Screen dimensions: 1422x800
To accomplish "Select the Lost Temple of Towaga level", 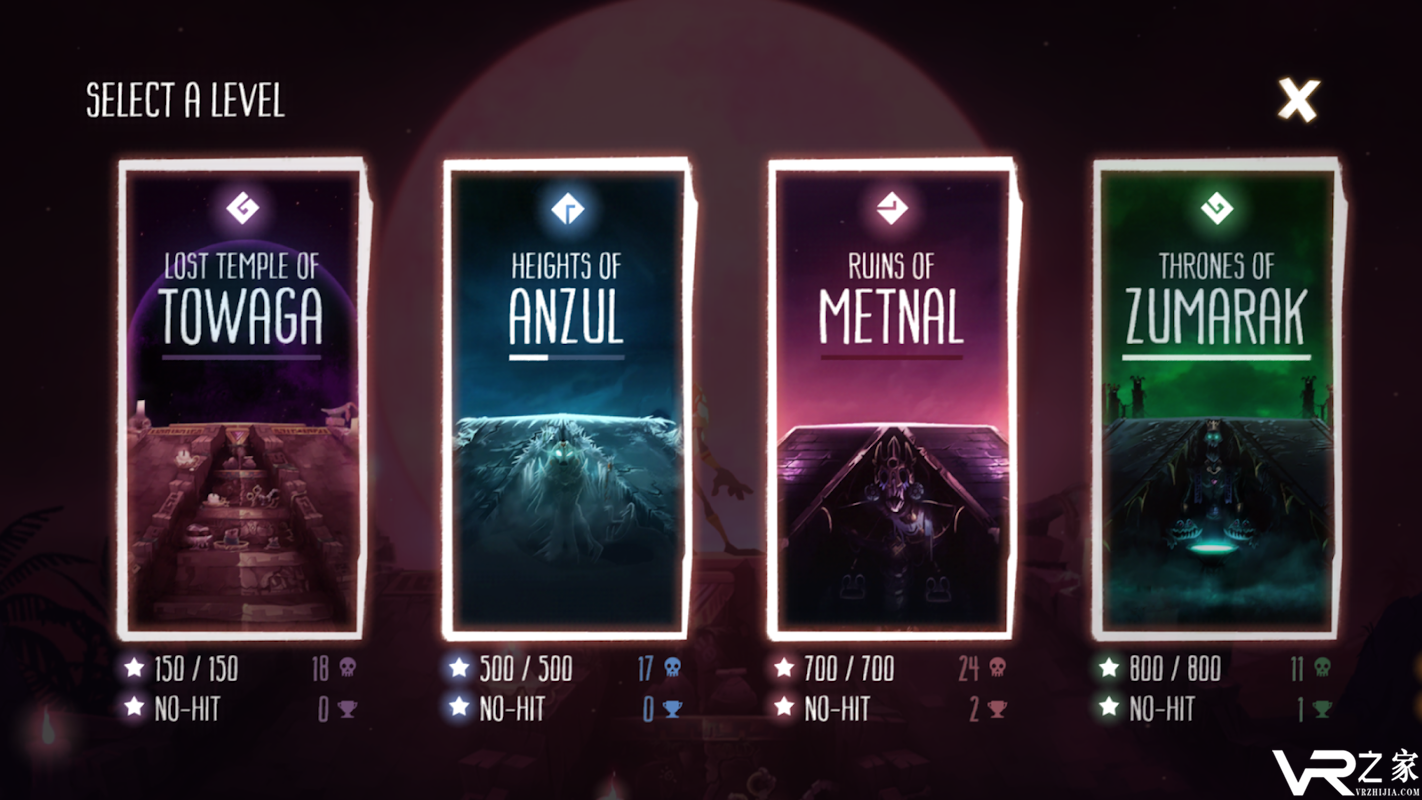I will click(242, 400).
